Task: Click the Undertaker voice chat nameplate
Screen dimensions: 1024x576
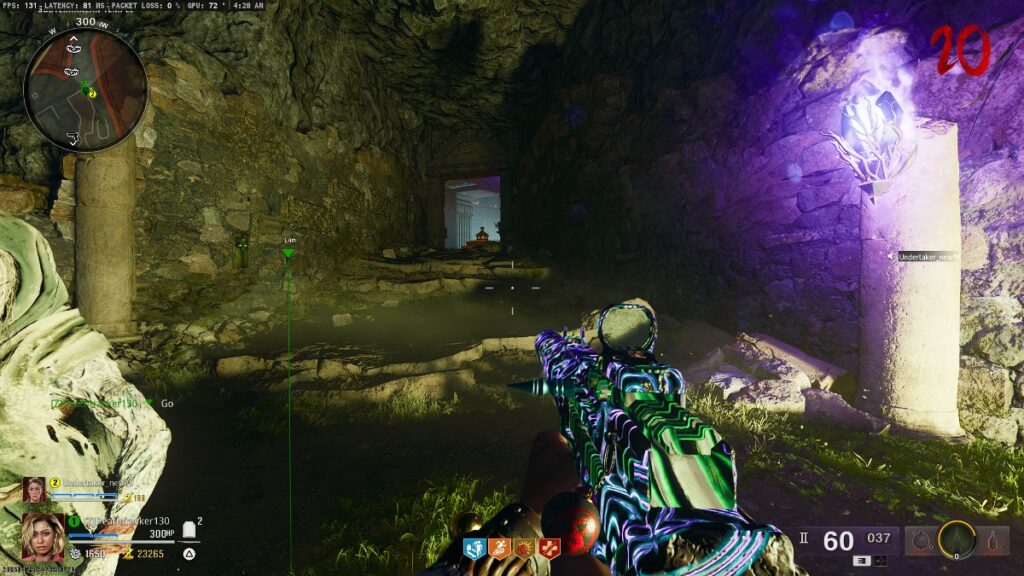Action: (x=926, y=257)
